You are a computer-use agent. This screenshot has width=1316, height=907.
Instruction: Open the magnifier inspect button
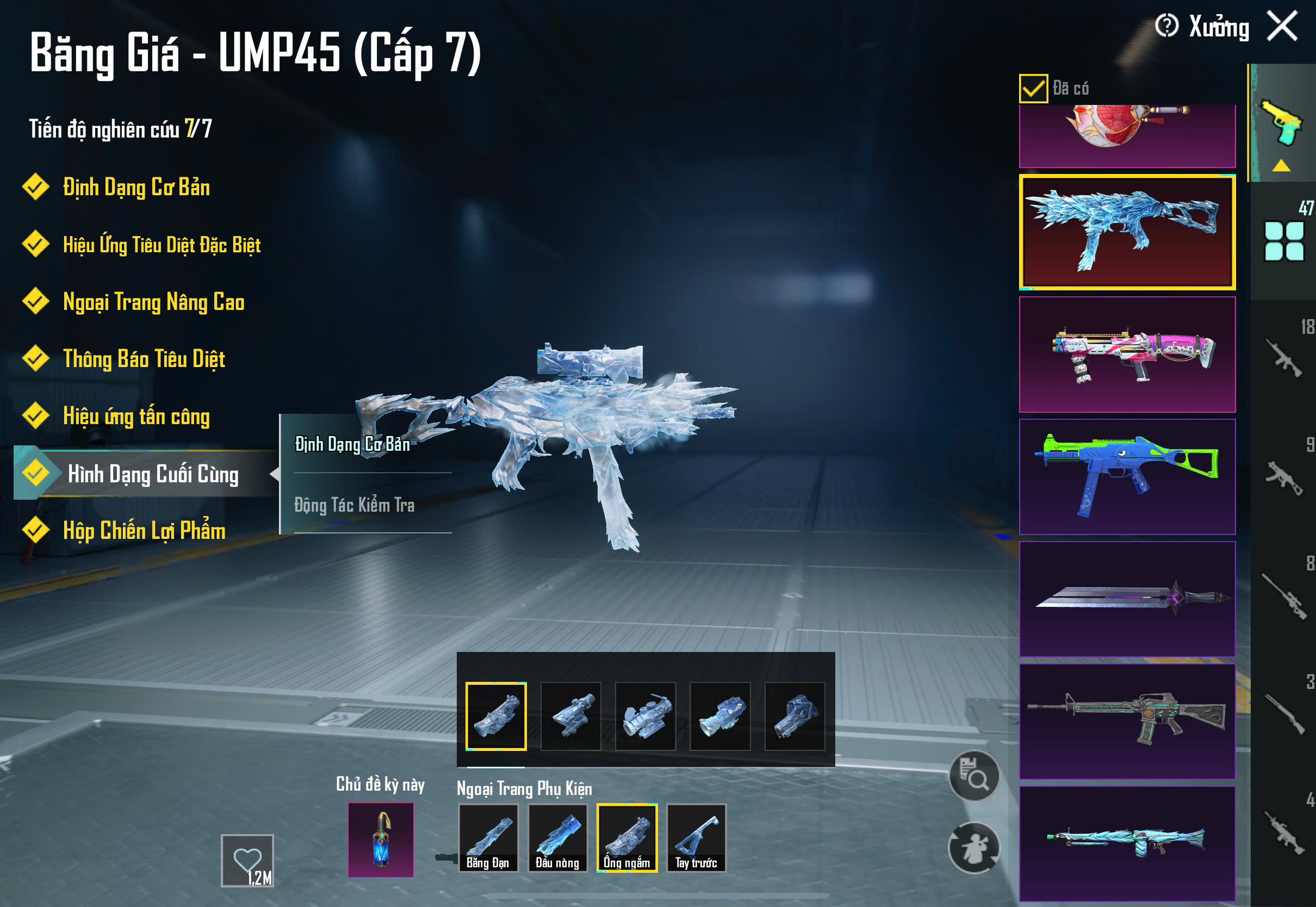click(974, 776)
